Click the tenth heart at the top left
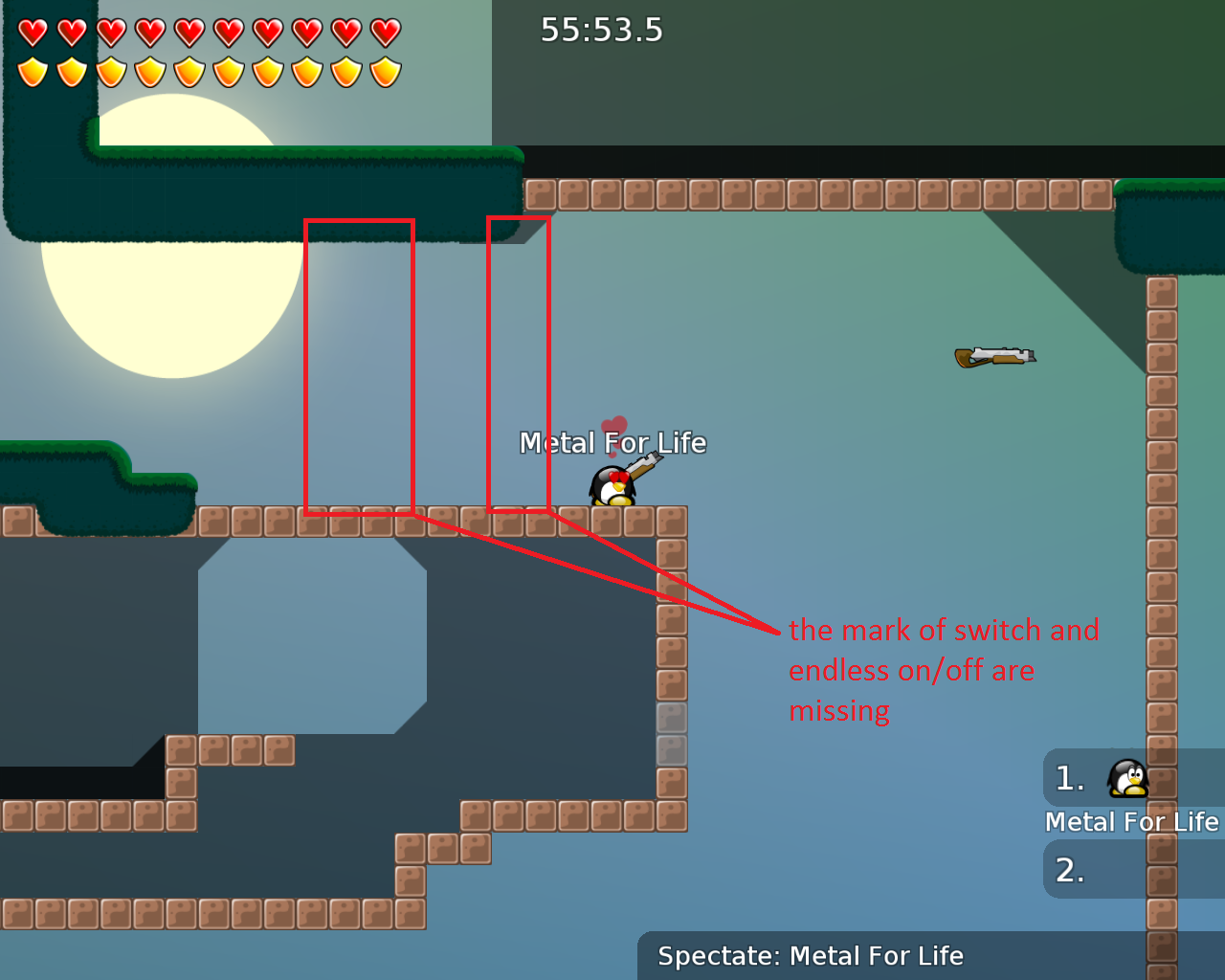This screenshot has height=980, width=1225. click(x=384, y=31)
